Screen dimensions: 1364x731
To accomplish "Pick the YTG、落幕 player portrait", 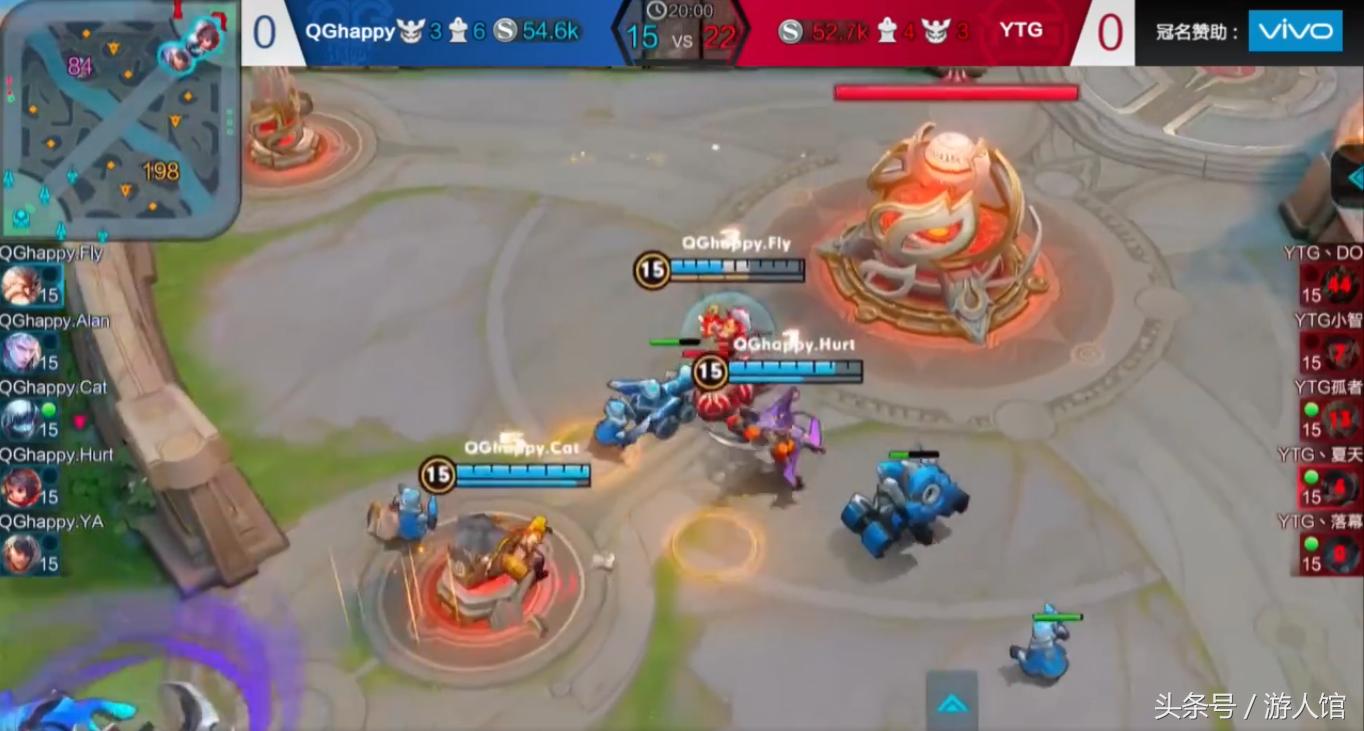I will (x=1342, y=553).
